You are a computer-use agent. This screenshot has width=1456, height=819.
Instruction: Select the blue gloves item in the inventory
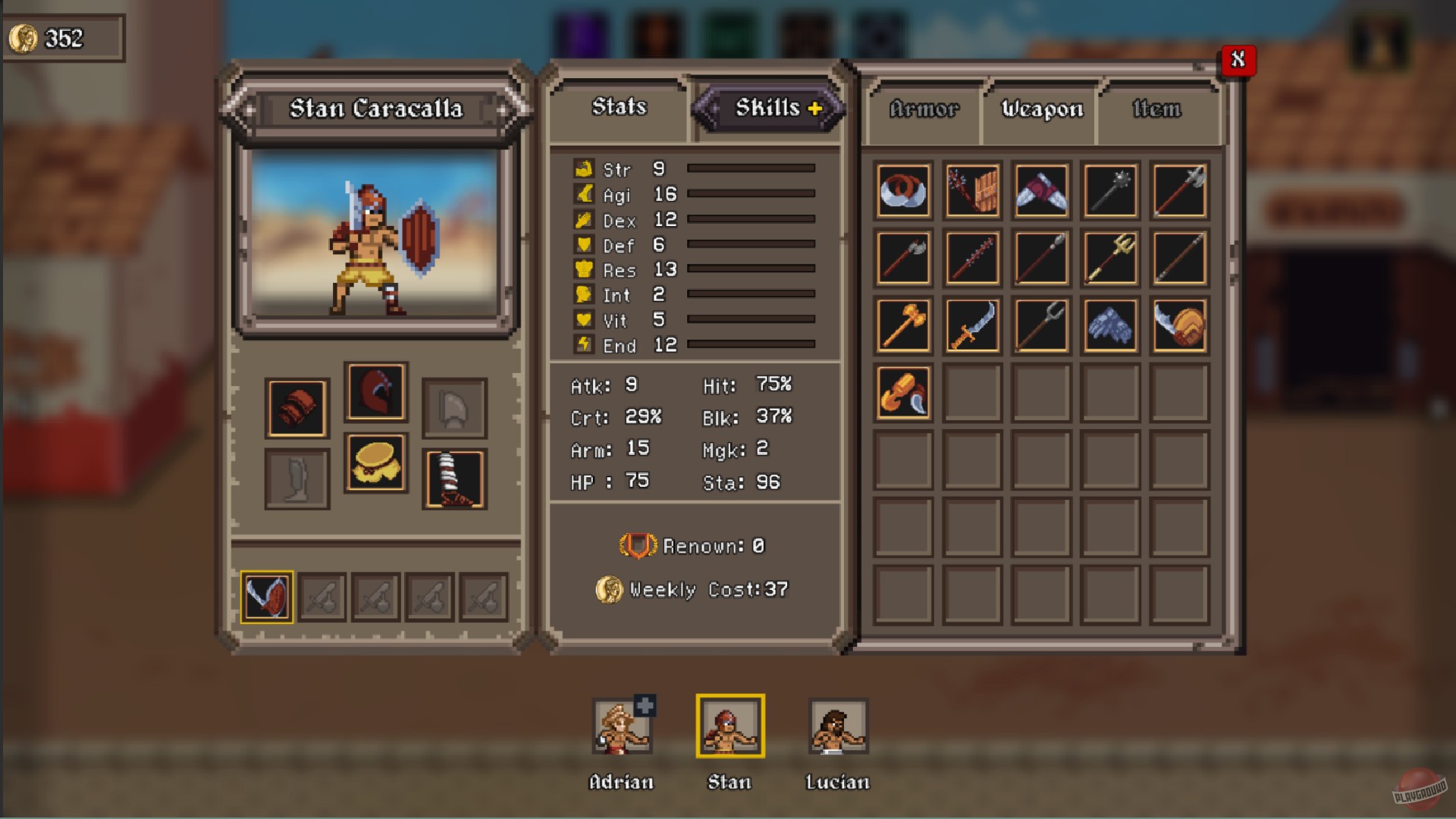[1109, 326]
